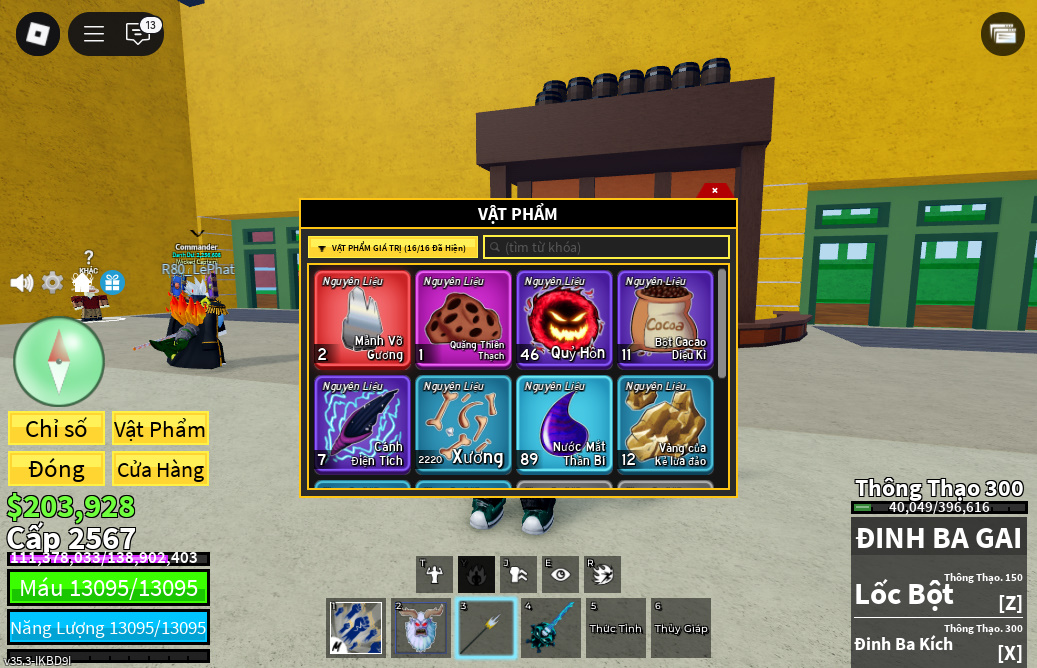Equip the trident in hotbar slot 3

[x=486, y=628]
